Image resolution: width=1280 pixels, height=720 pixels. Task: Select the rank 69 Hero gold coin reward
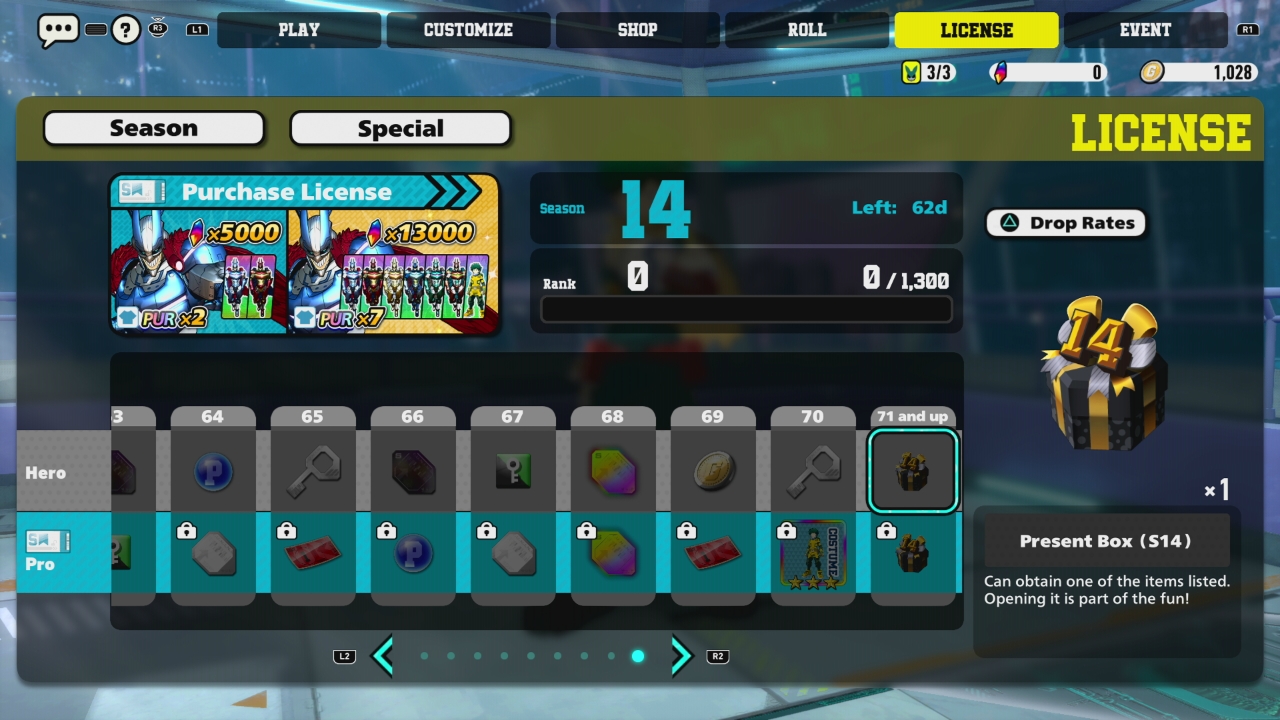coord(712,471)
